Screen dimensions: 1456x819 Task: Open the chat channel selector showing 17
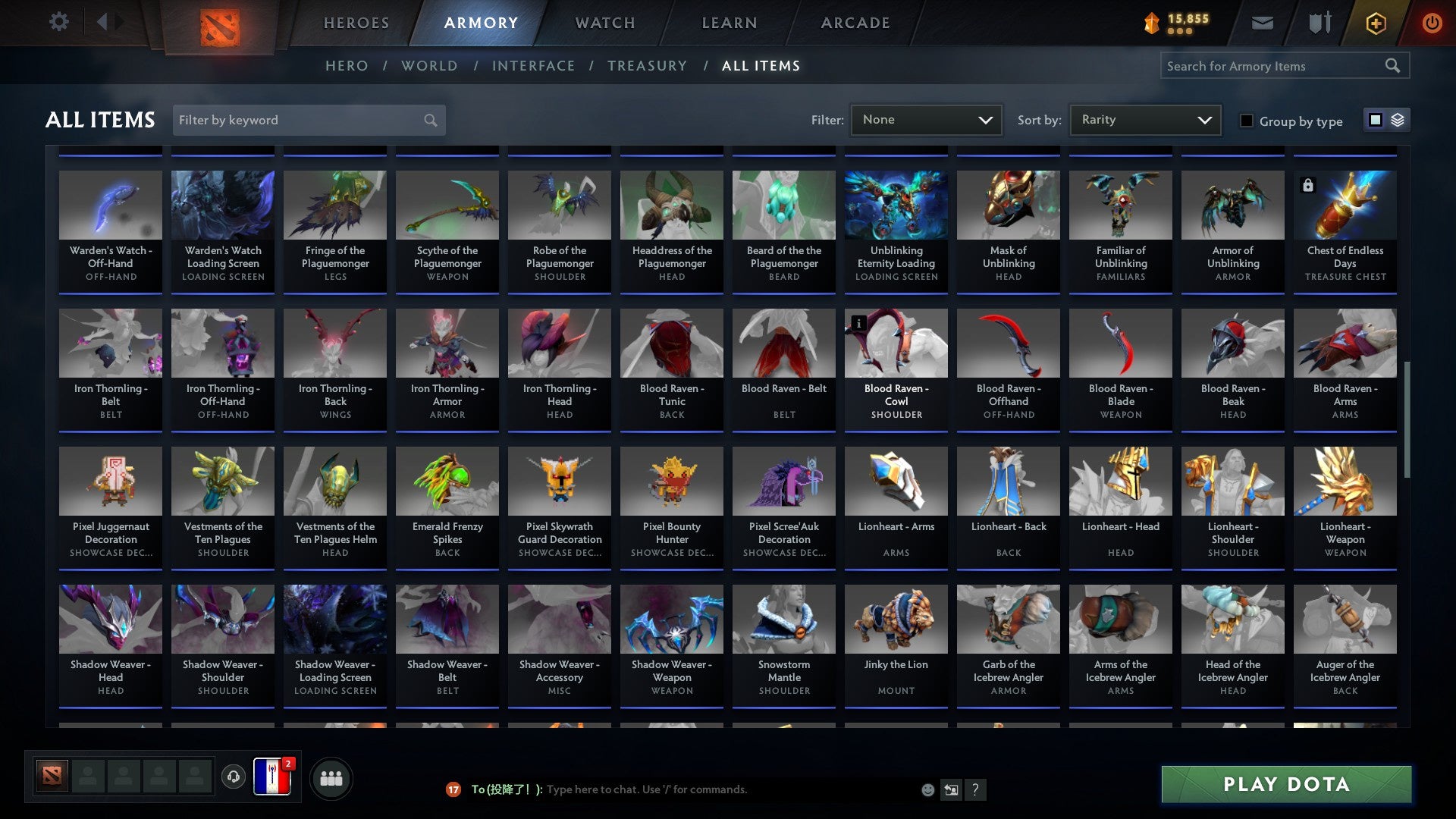click(x=453, y=789)
